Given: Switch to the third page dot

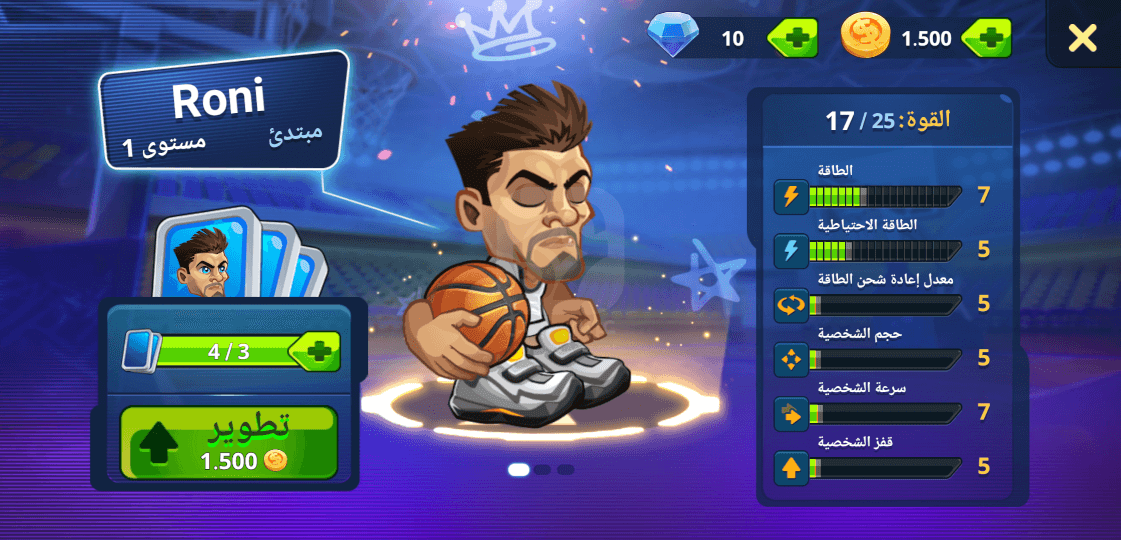Looking at the screenshot, I should coord(566,469).
